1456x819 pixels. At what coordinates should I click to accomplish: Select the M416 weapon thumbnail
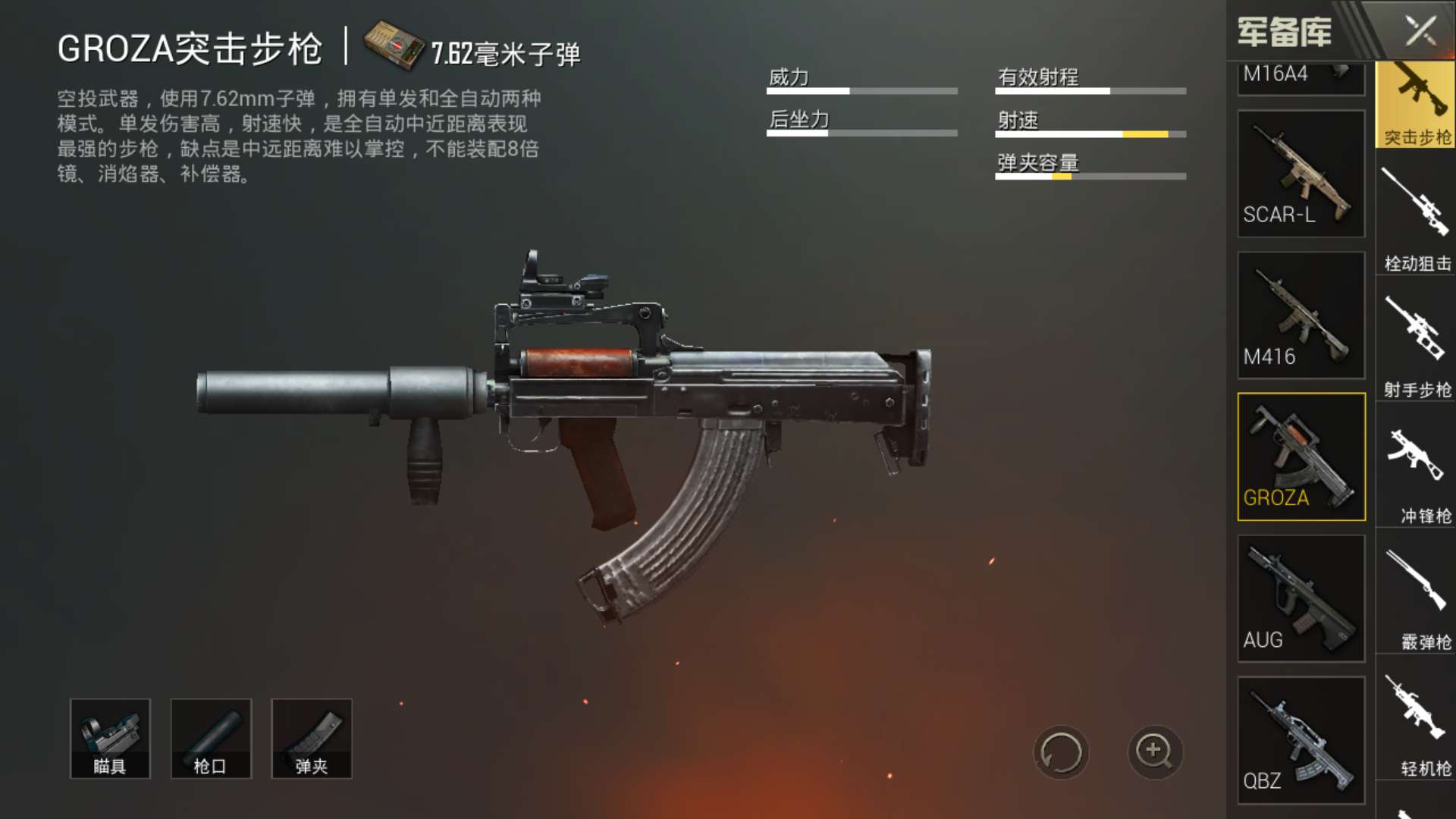1300,315
